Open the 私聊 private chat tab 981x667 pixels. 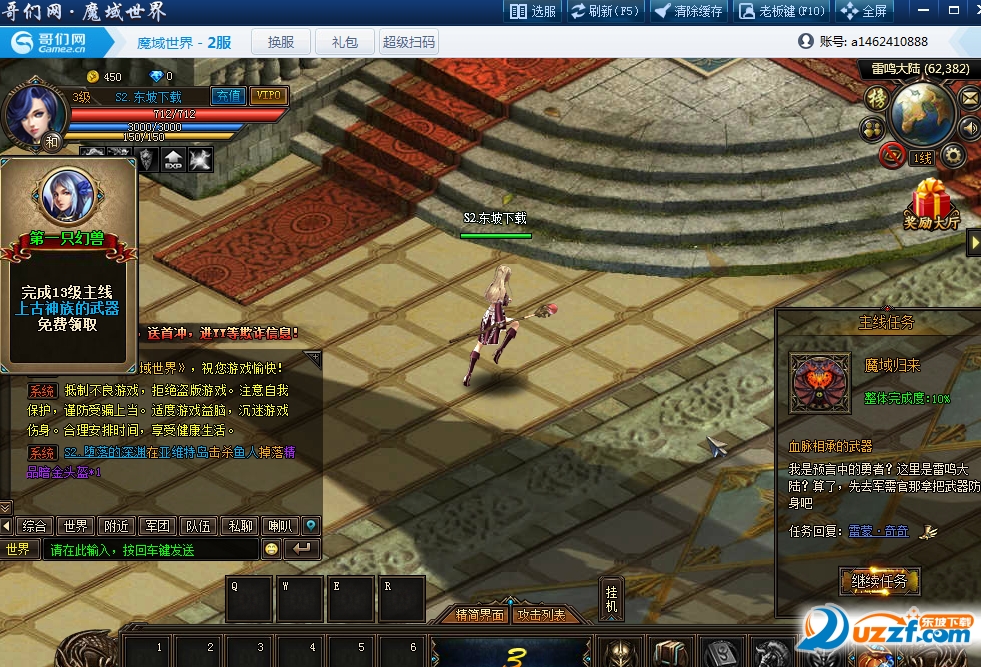click(239, 526)
